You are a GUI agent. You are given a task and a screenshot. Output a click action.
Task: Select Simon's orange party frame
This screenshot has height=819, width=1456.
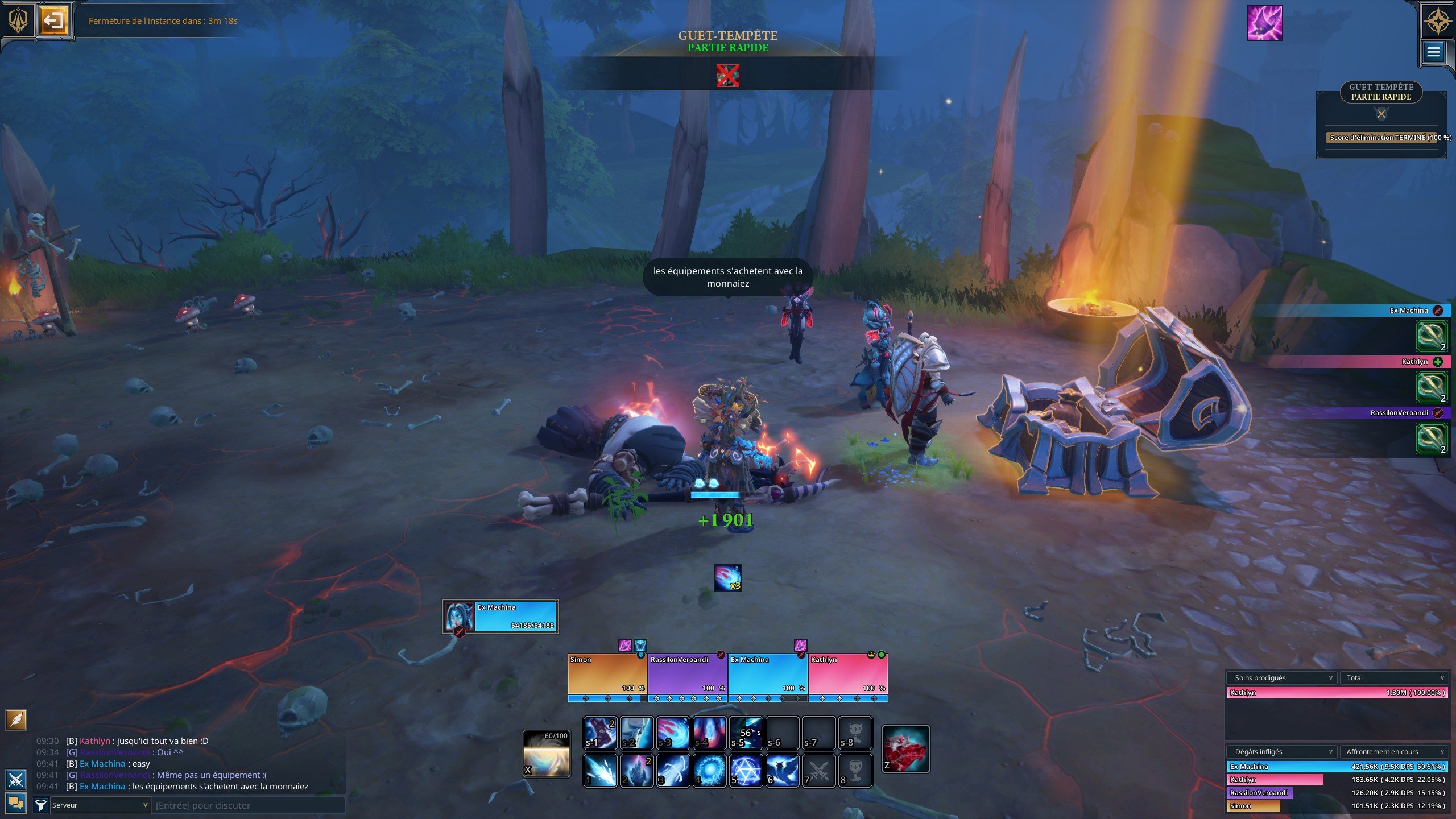pyautogui.click(x=607, y=674)
